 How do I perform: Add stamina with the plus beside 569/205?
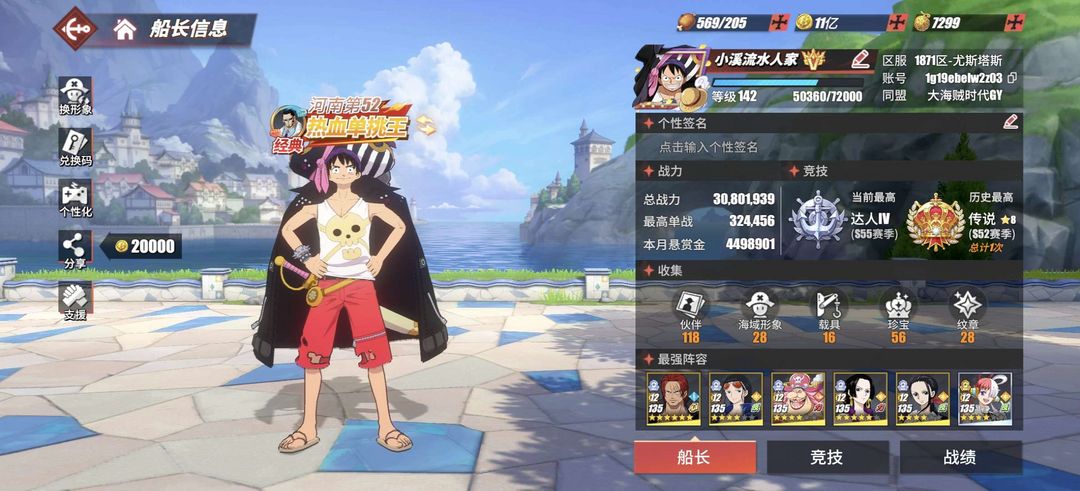[x=780, y=22]
